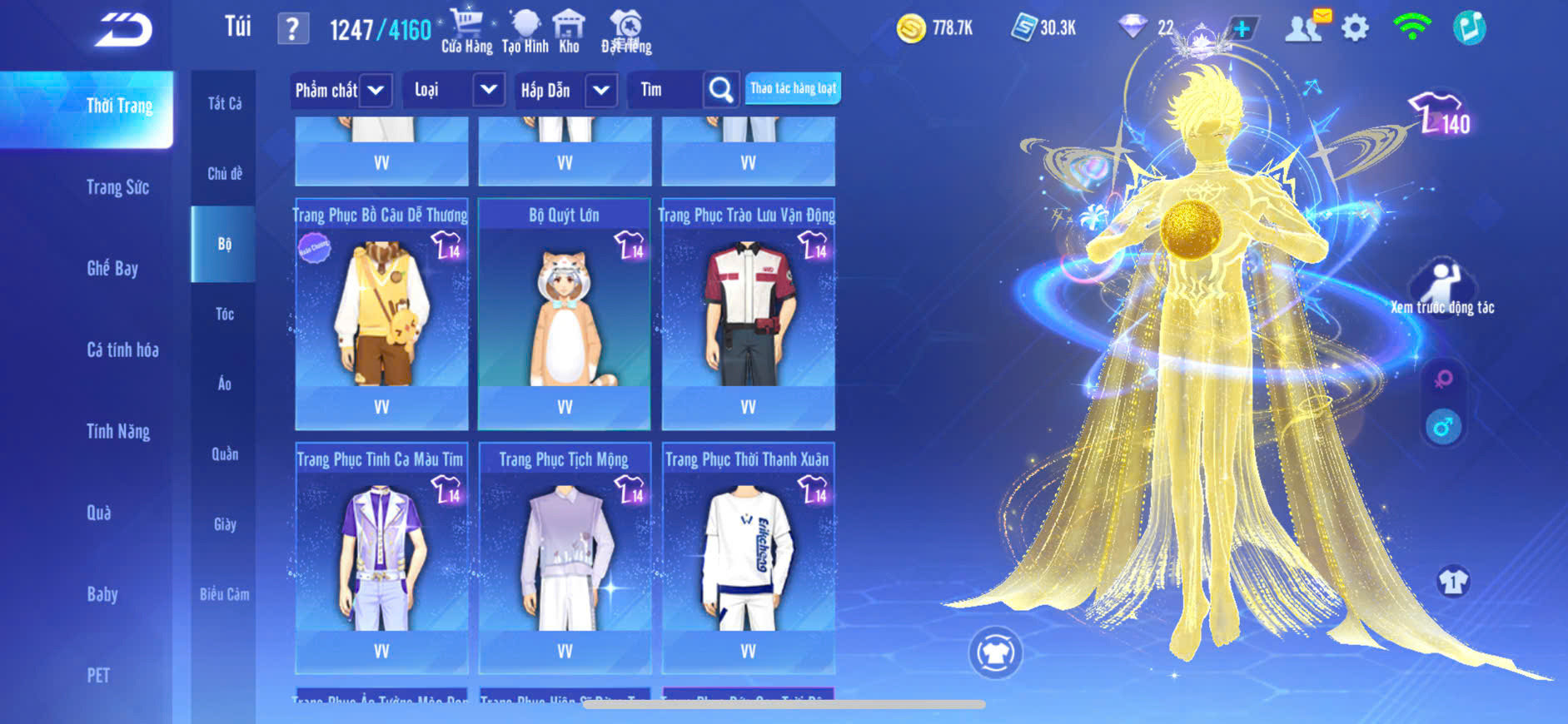This screenshot has width=1568, height=724.
Task: Select Trang Phục Thời Thanh Xuân outfit
Action: (748, 558)
